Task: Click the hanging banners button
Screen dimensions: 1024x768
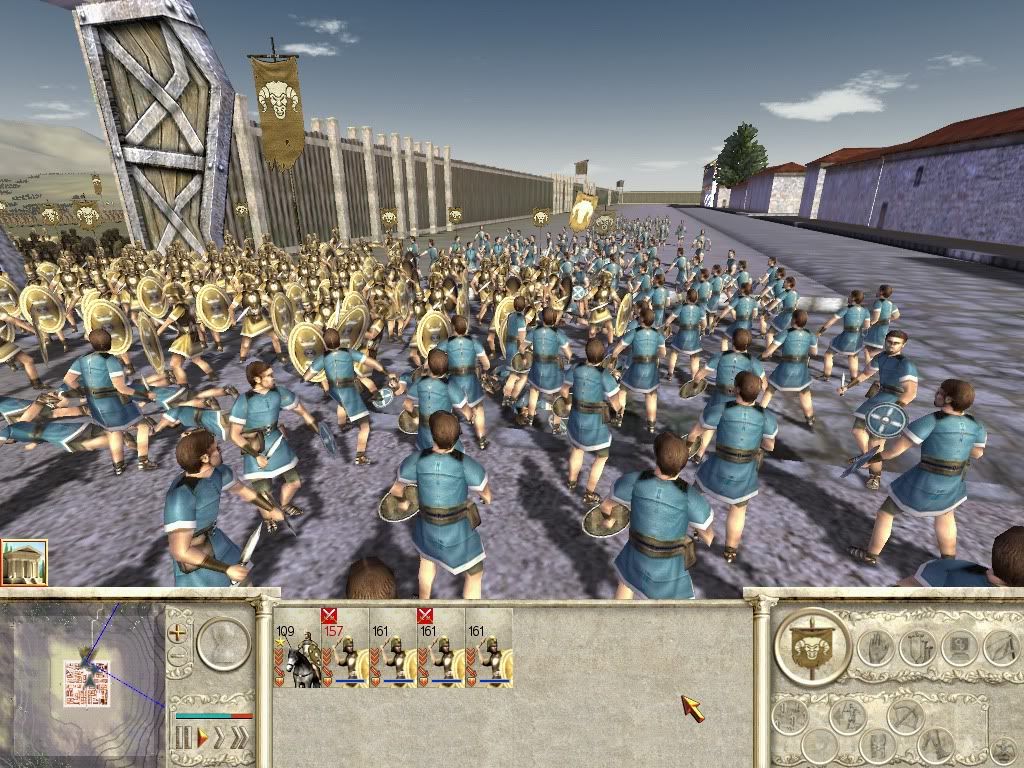Action: pos(916,648)
